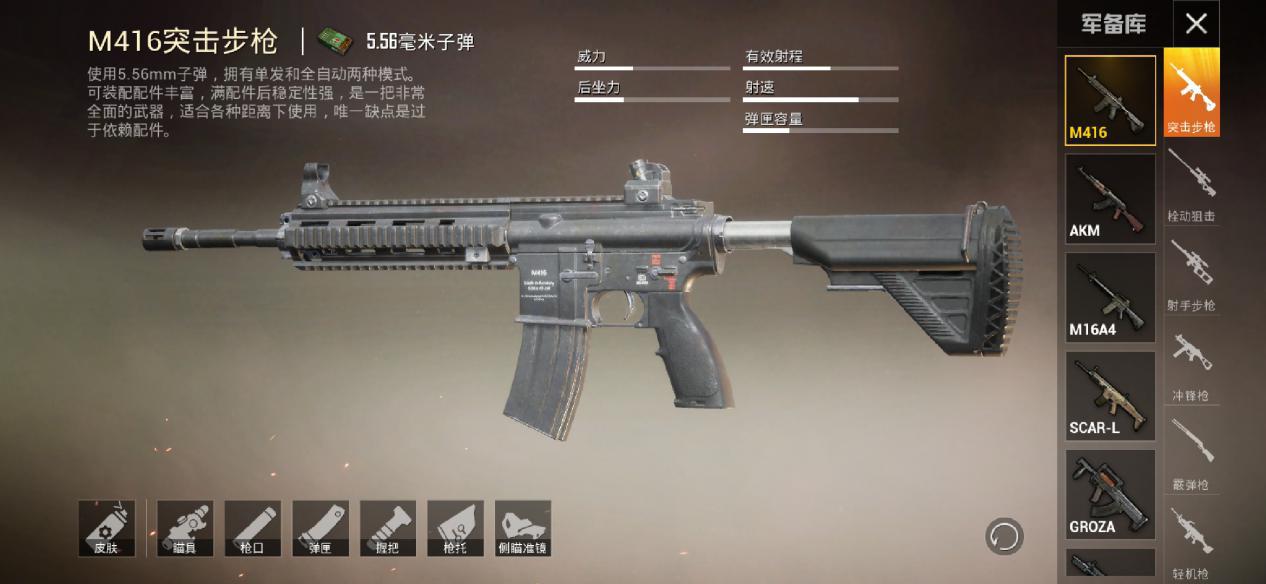
Task: Open the 侧瞄准镜 (canted sight) slot
Action: coord(523,528)
